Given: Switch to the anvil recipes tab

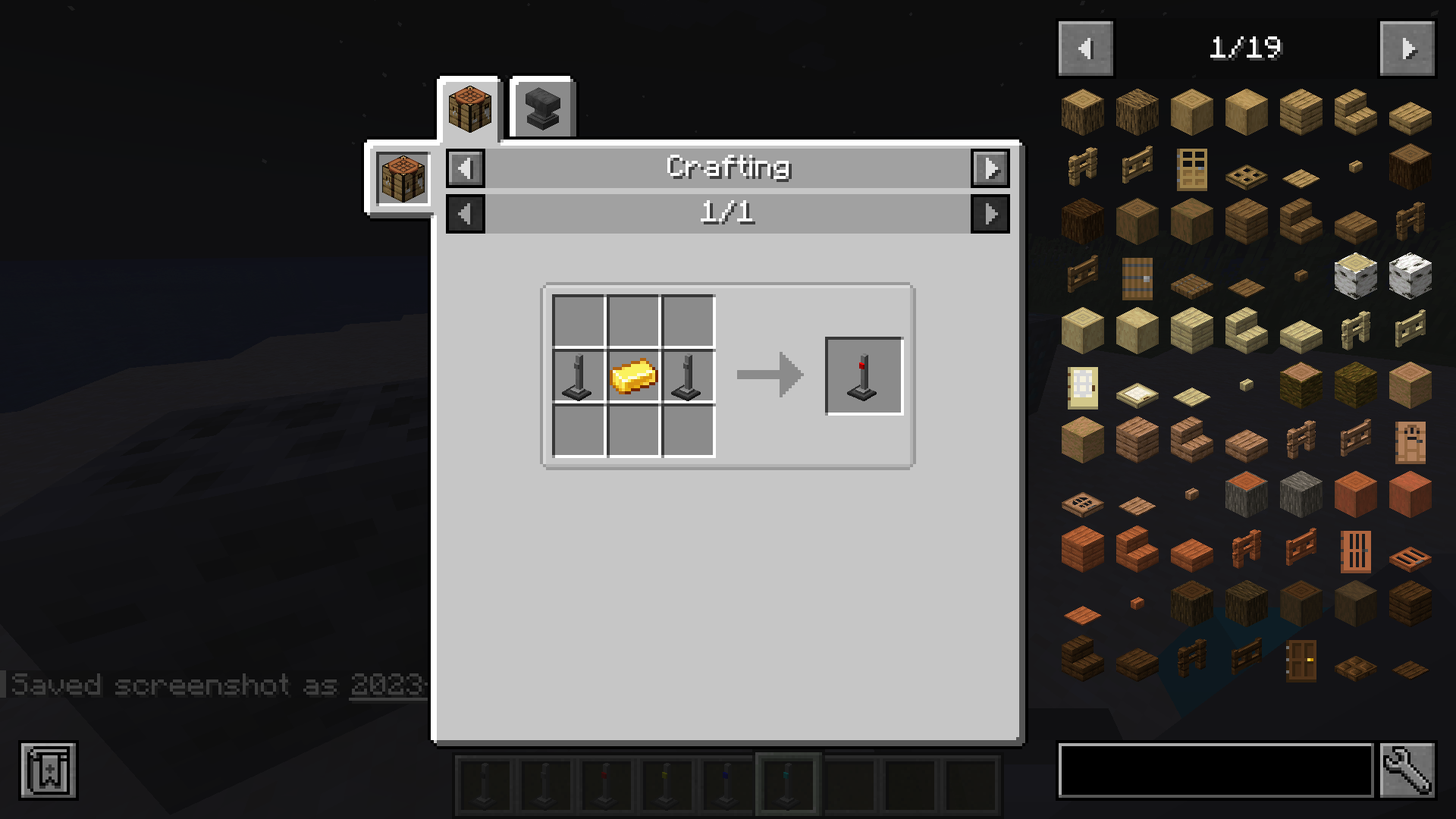Looking at the screenshot, I should click(541, 107).
